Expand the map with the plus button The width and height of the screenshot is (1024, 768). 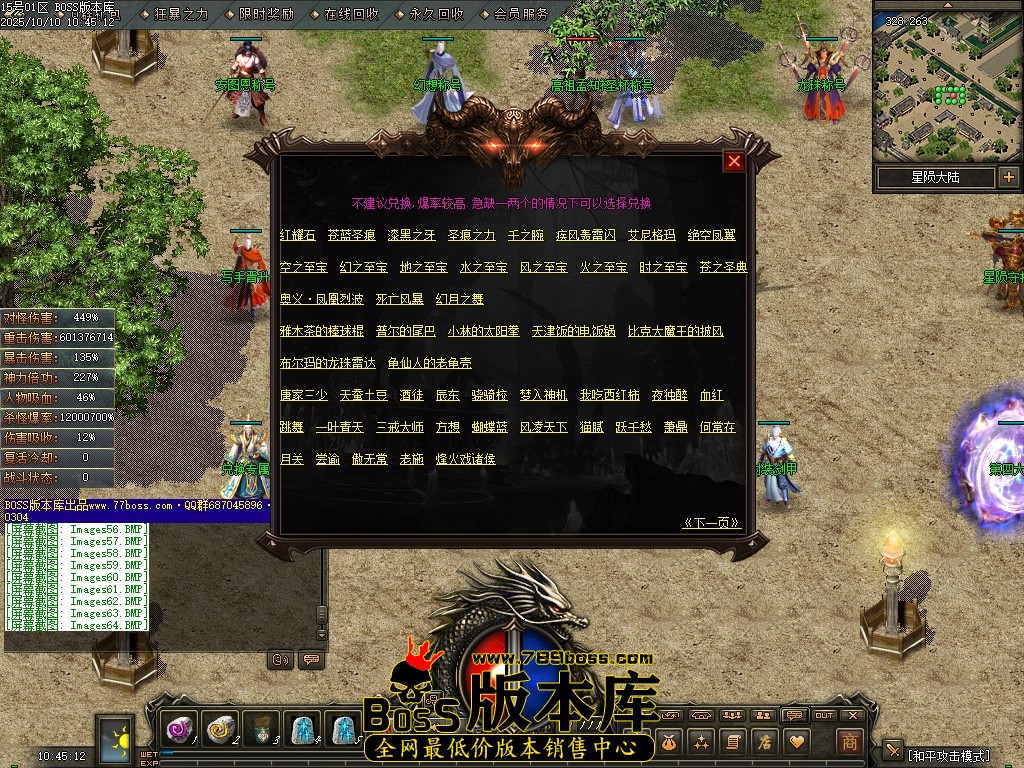click(1008, 177)
